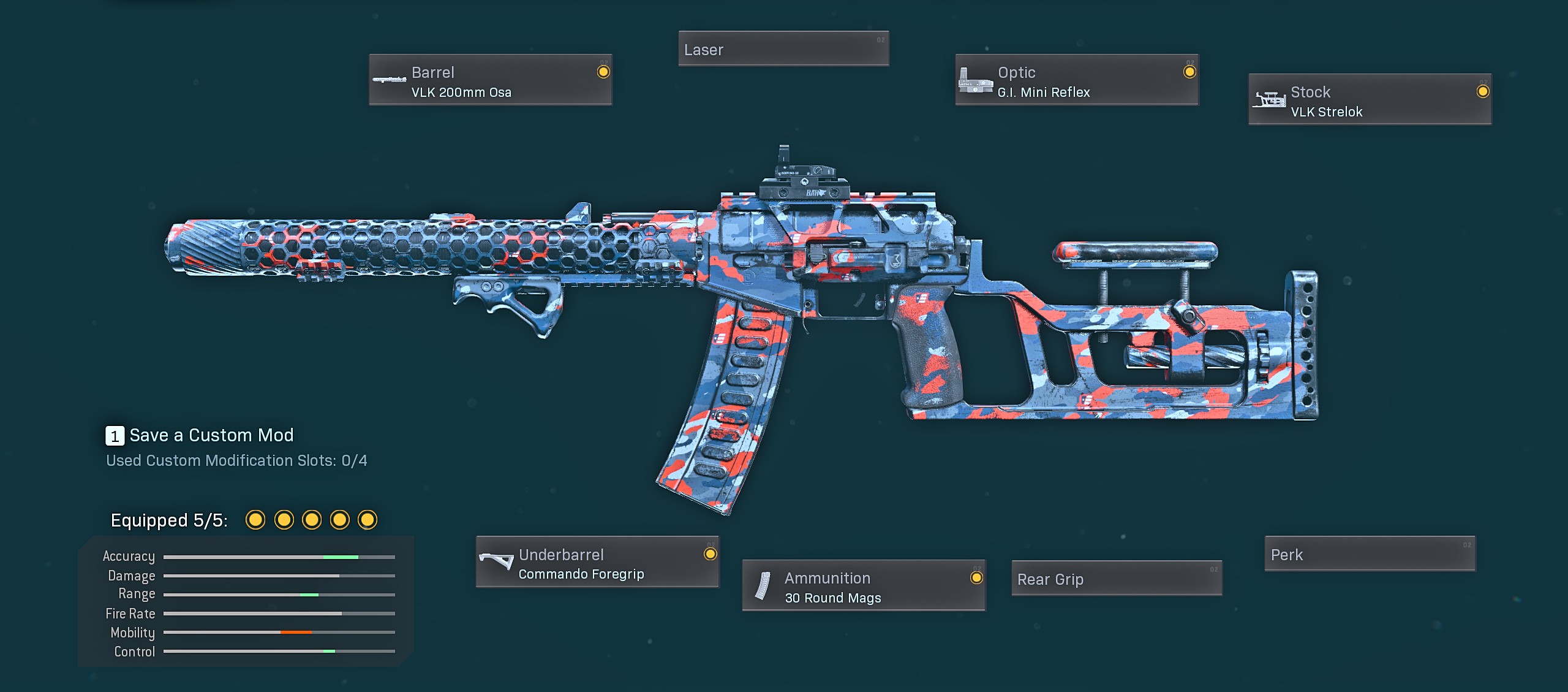The width and height of the screenshot is (1568, 692).
Task: Open the Optic G.I. Mini Reflex slot
Action: (x=1076, y=80)
